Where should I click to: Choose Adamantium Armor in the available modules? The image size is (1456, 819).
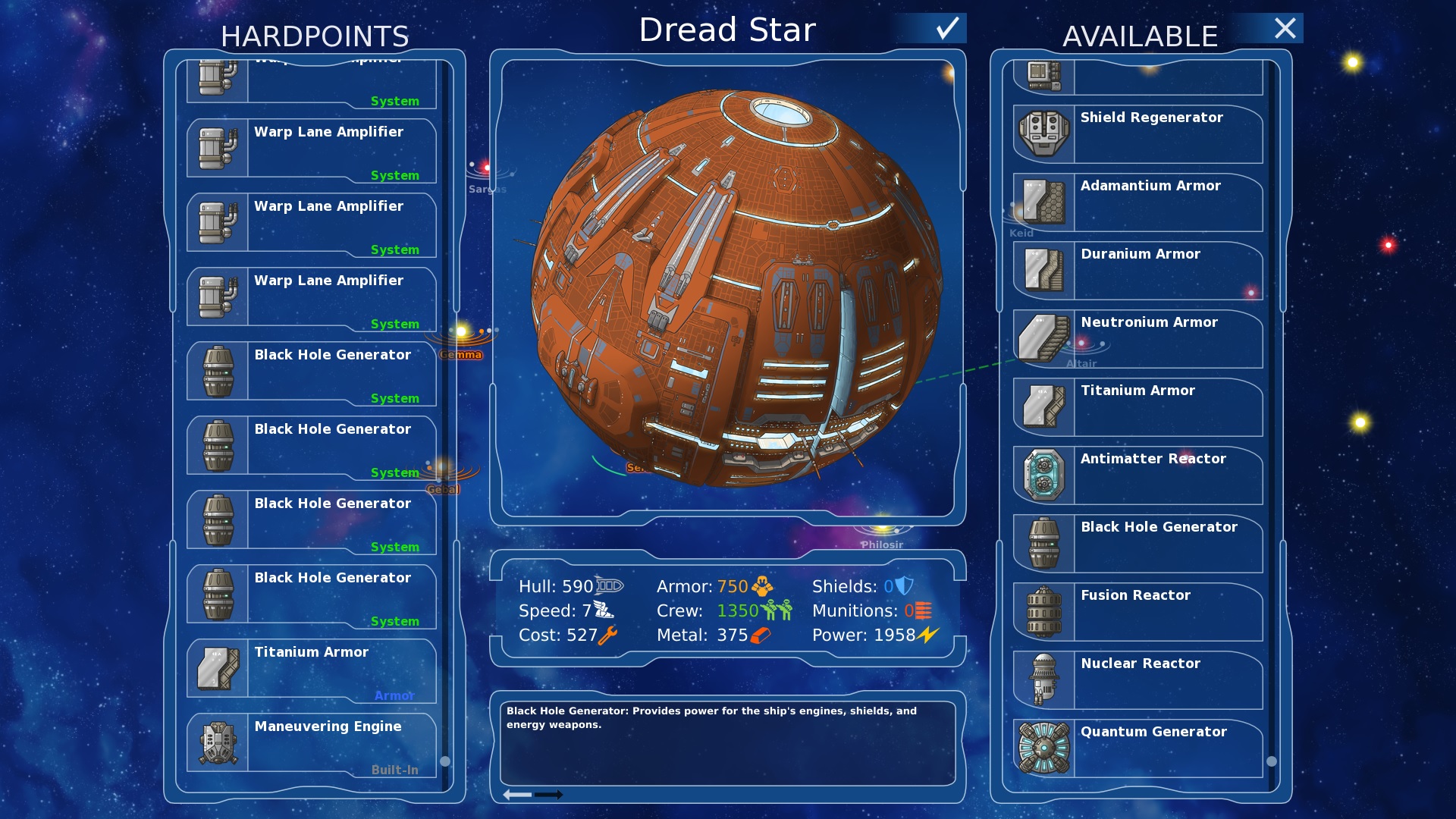(x=1137, y=202)
